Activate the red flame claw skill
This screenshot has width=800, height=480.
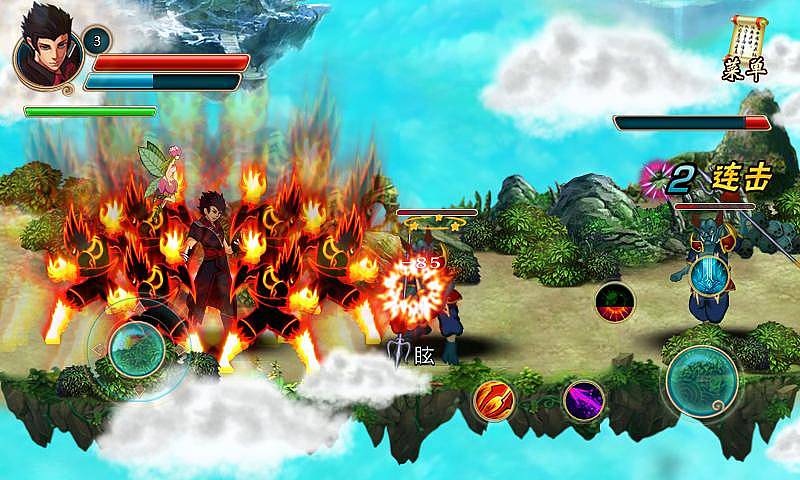coord(492,400)
